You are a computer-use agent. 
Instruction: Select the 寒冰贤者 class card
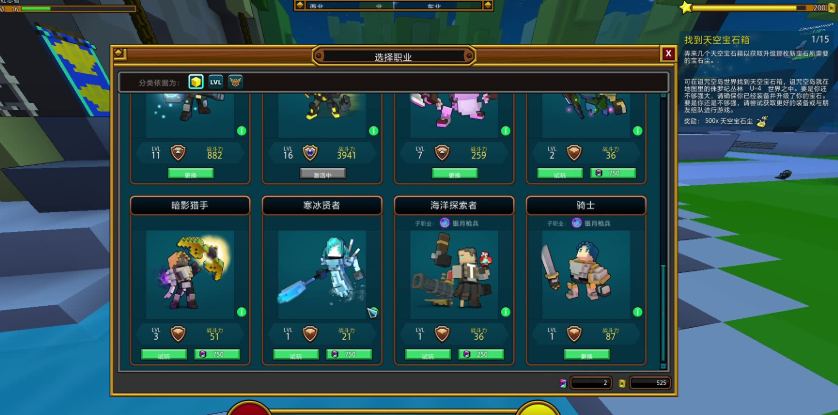322,270
